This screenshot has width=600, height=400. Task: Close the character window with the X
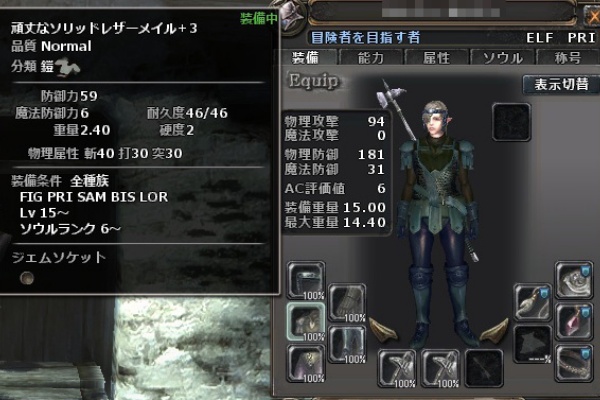tap(589, 17)
